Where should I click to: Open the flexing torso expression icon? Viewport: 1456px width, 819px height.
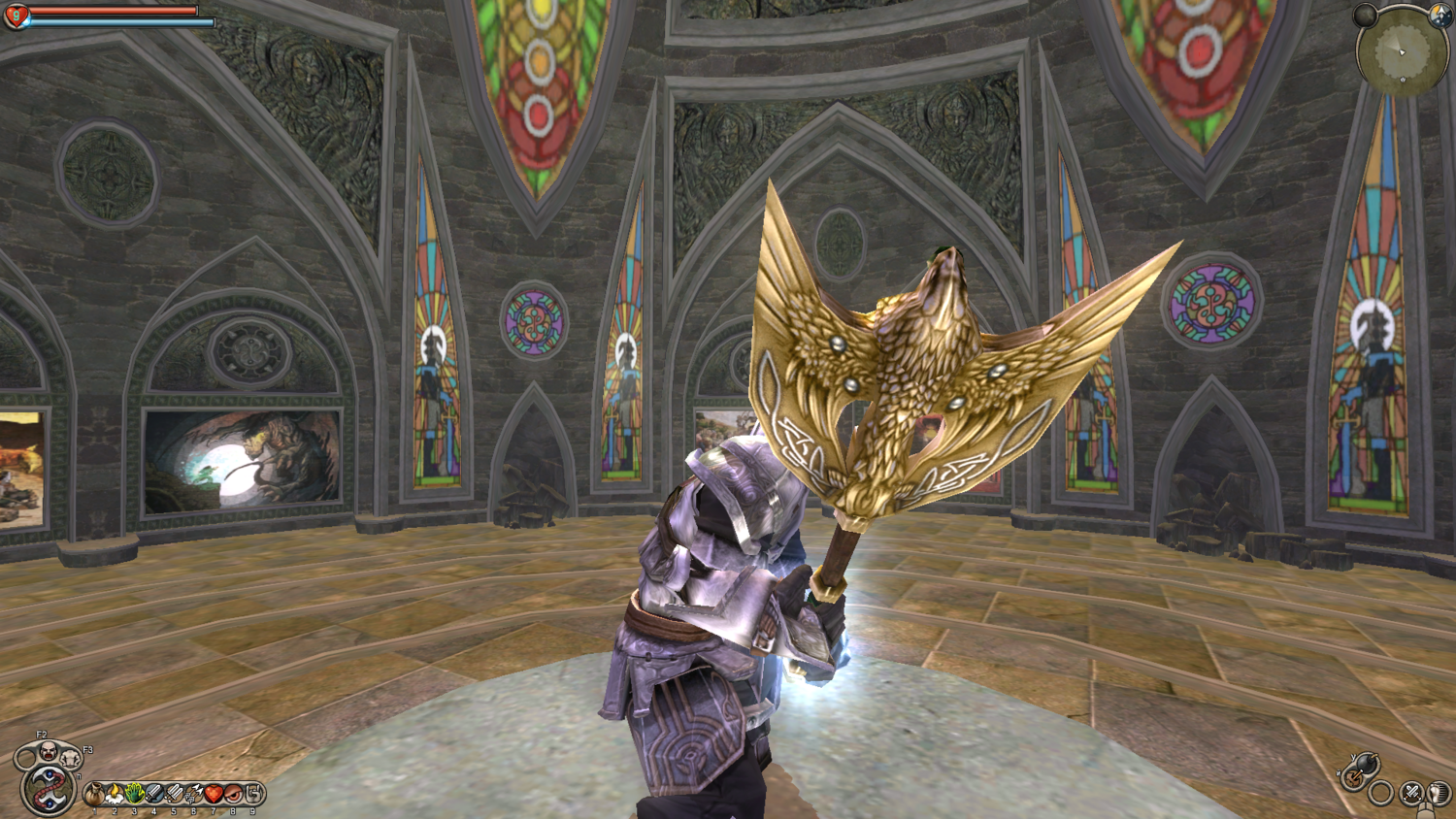click(x=71, y=757)
